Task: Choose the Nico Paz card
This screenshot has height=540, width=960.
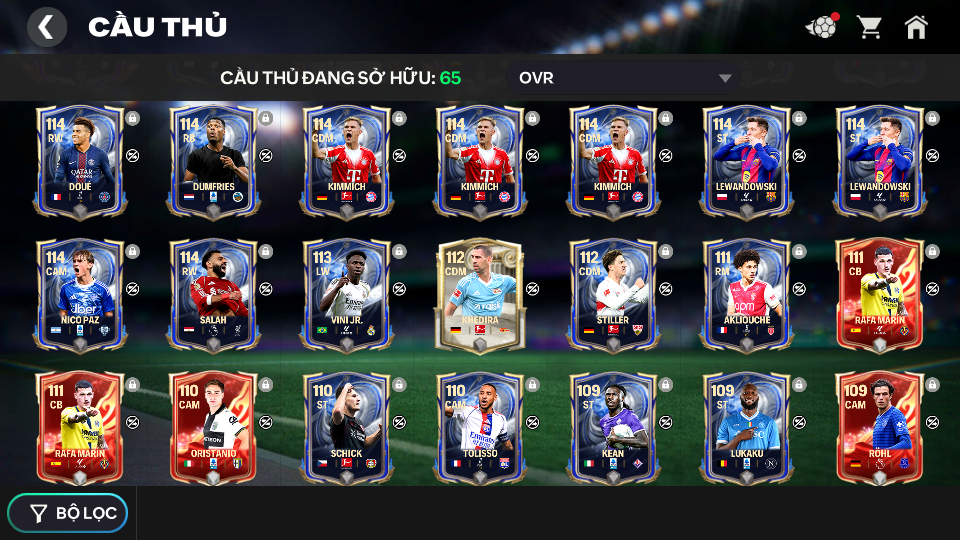Action: click(x=80, y=294)
